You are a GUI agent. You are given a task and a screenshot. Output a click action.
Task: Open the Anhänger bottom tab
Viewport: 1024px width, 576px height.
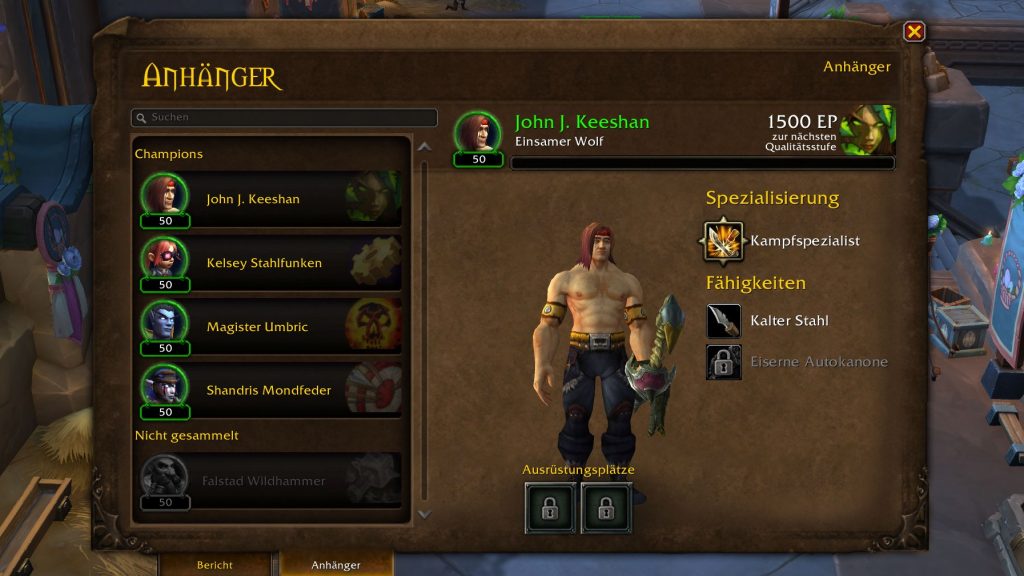(x=336, y=565)
